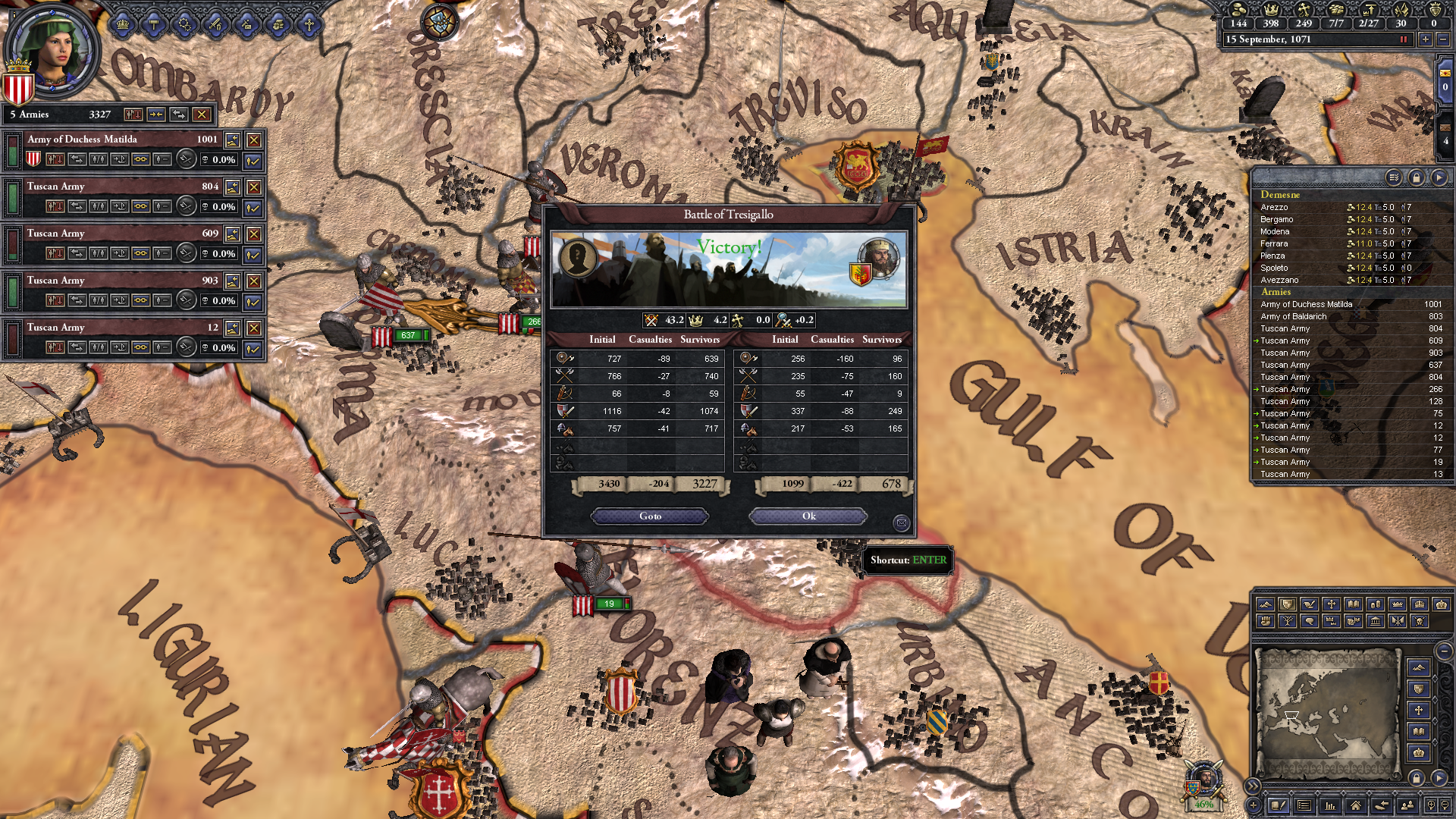
Task: Toggle the attach chain on the 804-strong Tuscan Army
Action: pos(142,207)
